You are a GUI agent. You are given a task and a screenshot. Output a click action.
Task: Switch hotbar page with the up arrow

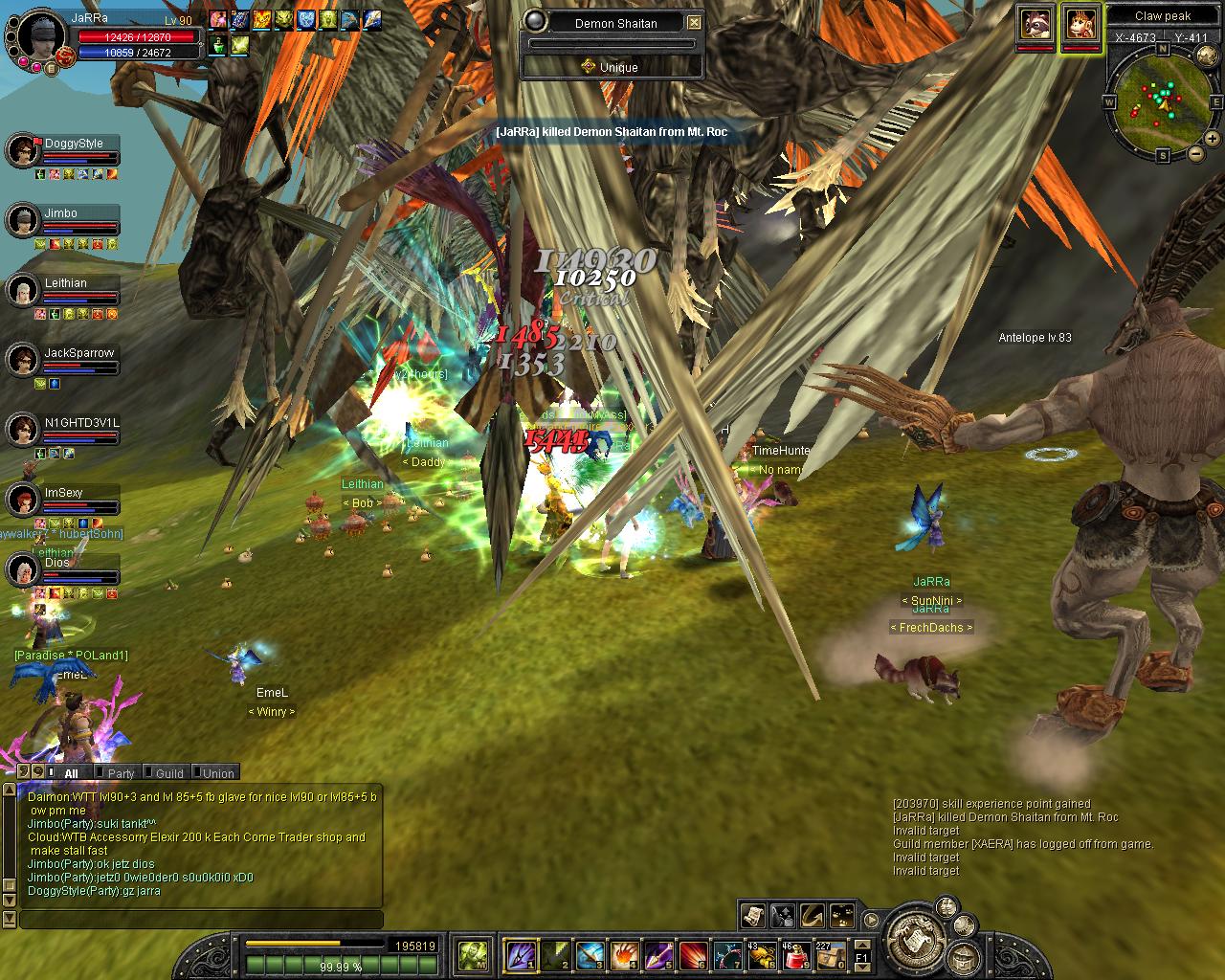coord(861,947)
